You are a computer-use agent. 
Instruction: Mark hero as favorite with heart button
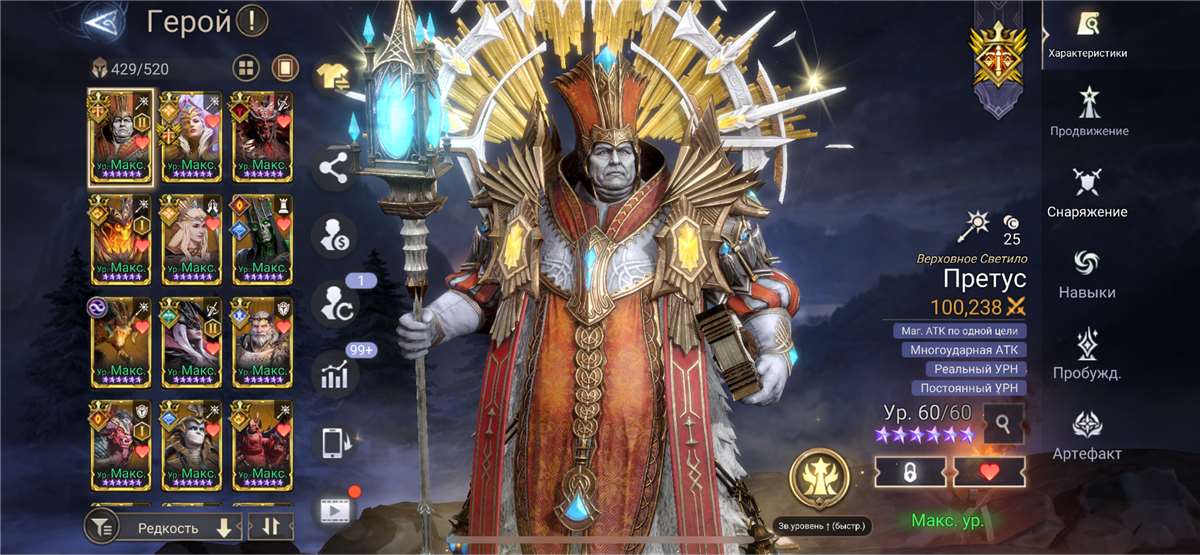point(989,472)
